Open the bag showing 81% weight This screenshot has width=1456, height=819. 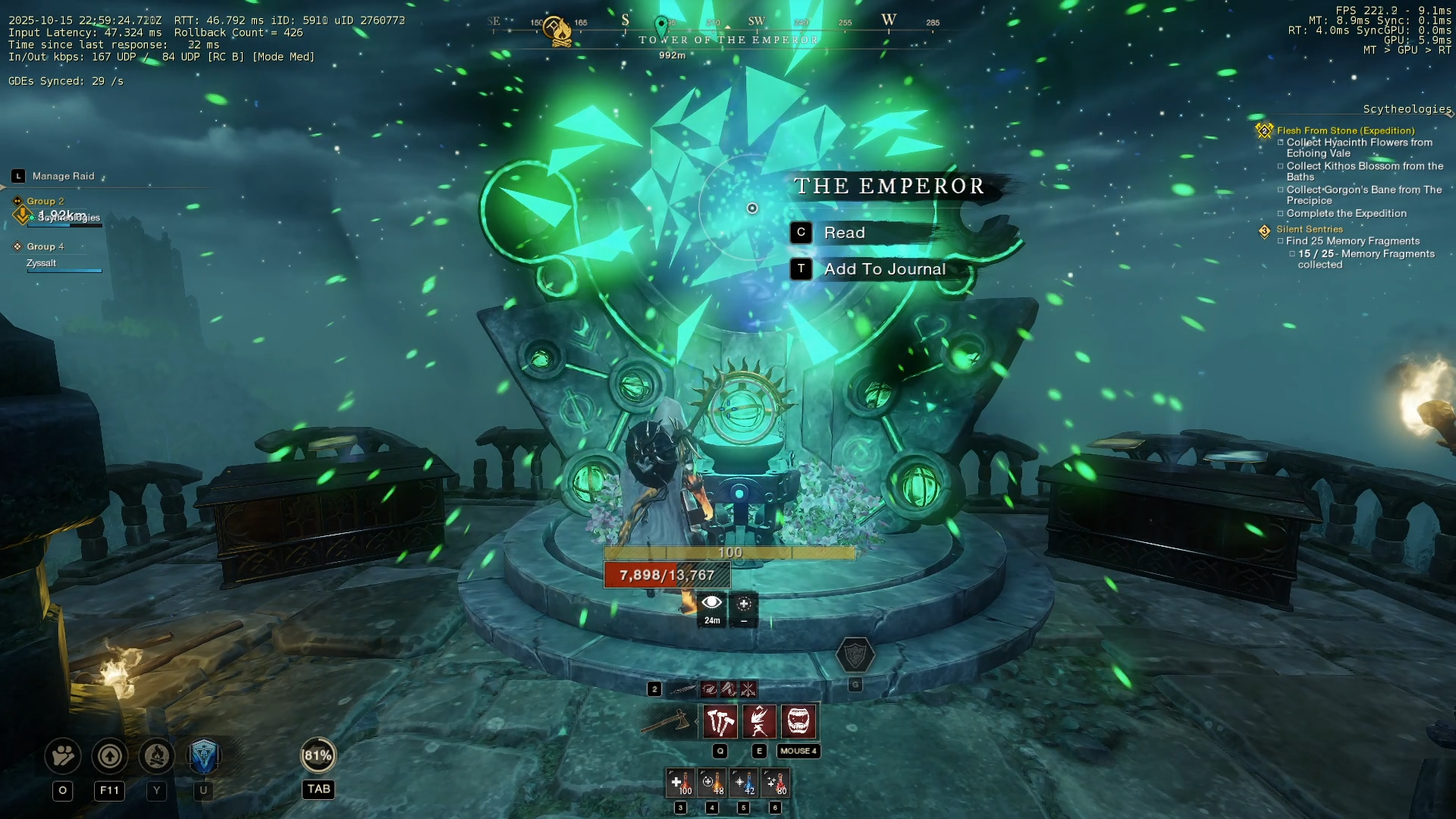tap(318, 756)
